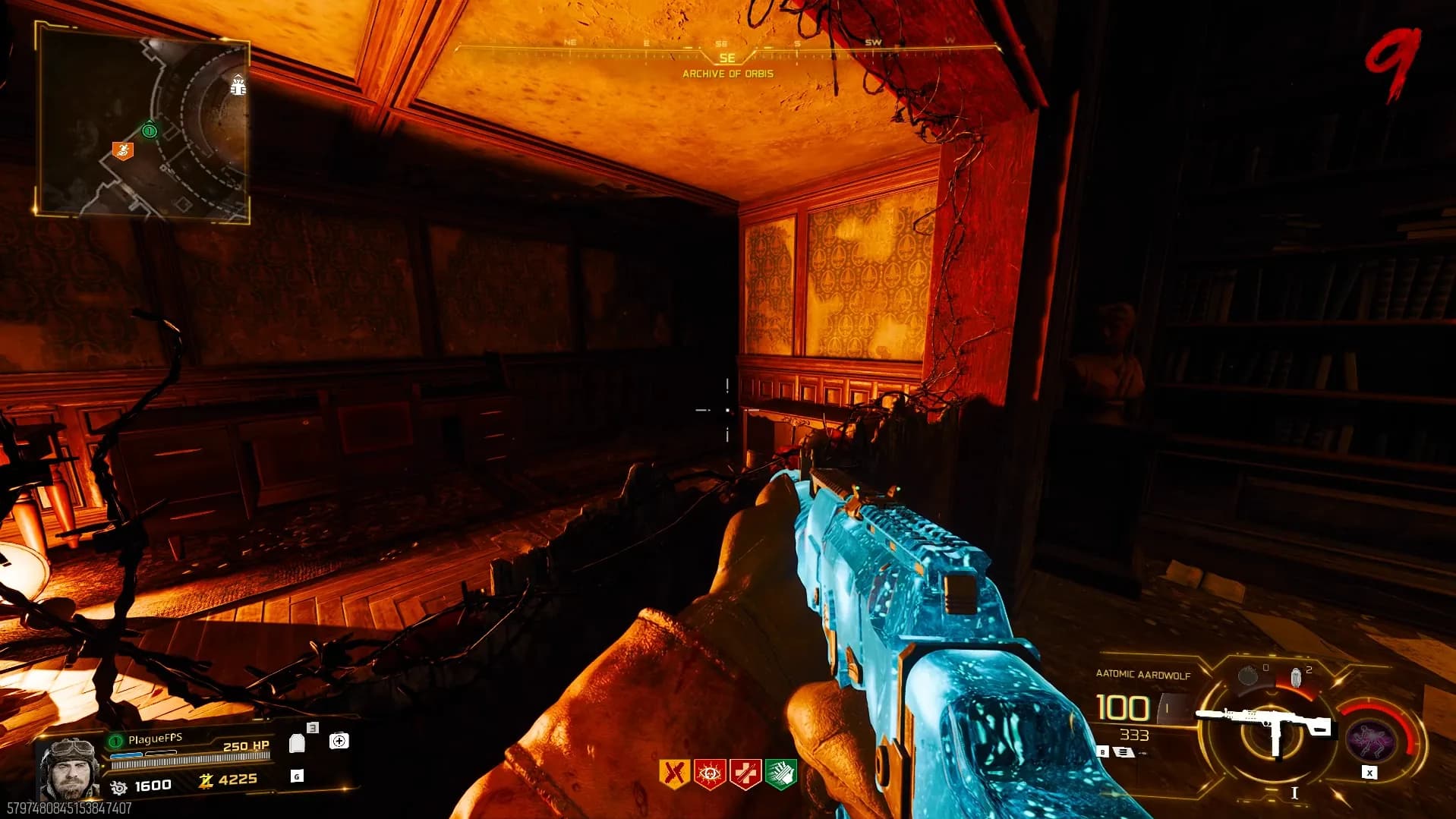Screen dimensions: 1456x819
Task: Select the tactical canister equipment slot
Action: tap(1297, 677)
